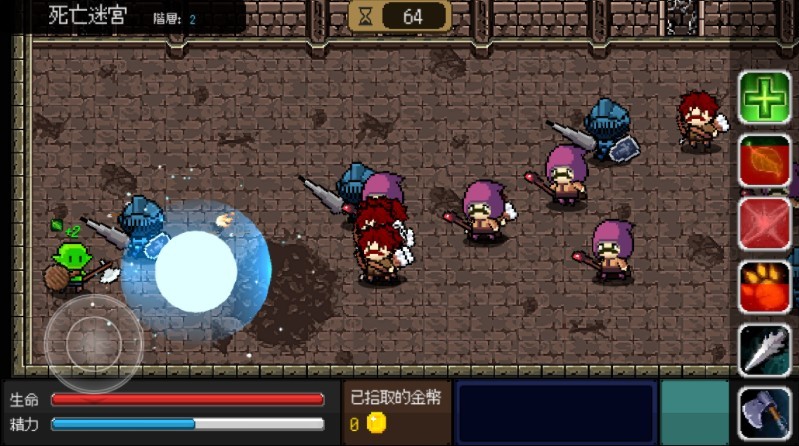Trigger the red slash burst skill

tap(765, 223)
